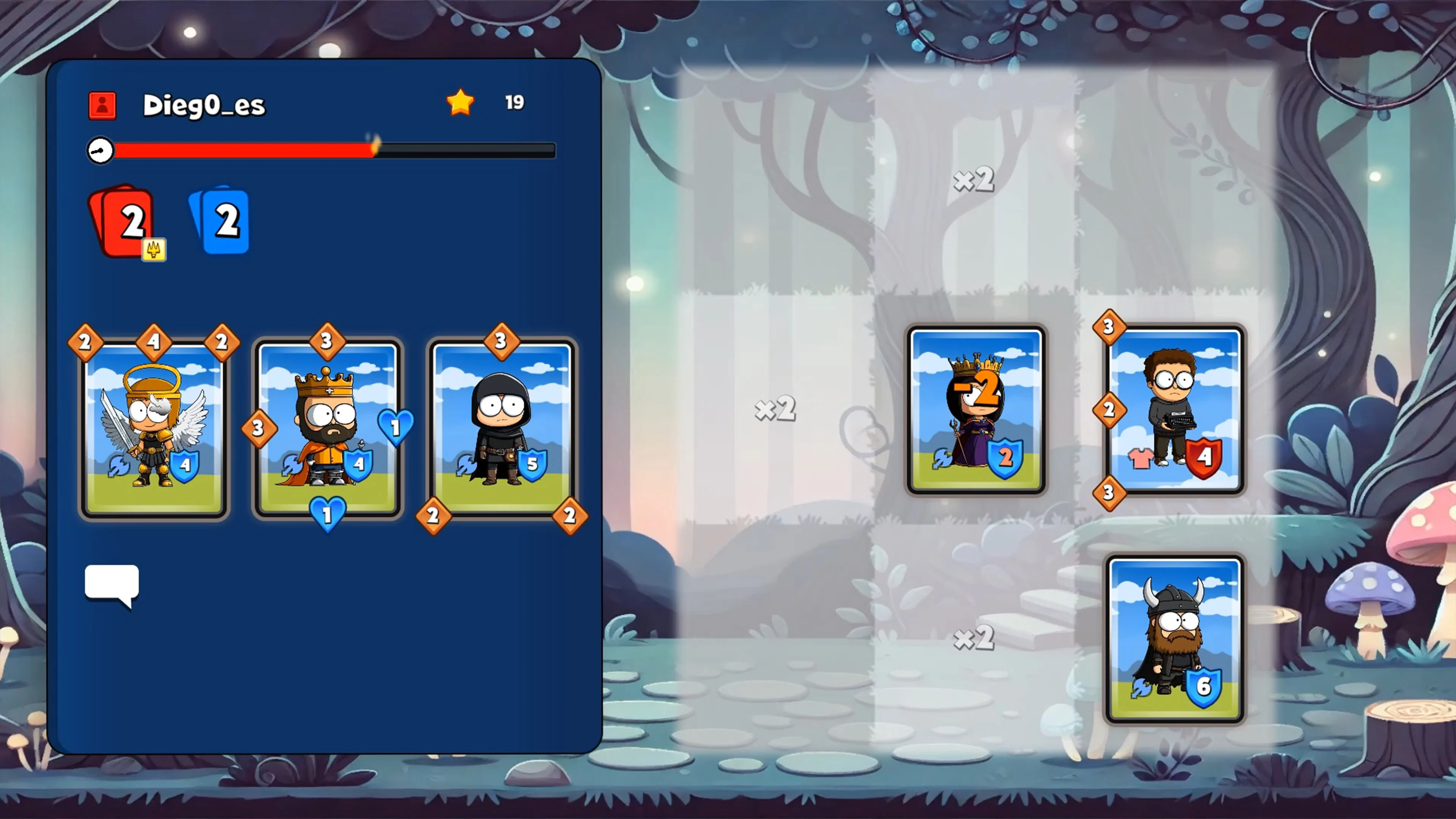Screen dimensions: 1456x819
Task: Click the star rating icon showing 19
Action: (460, 102)
